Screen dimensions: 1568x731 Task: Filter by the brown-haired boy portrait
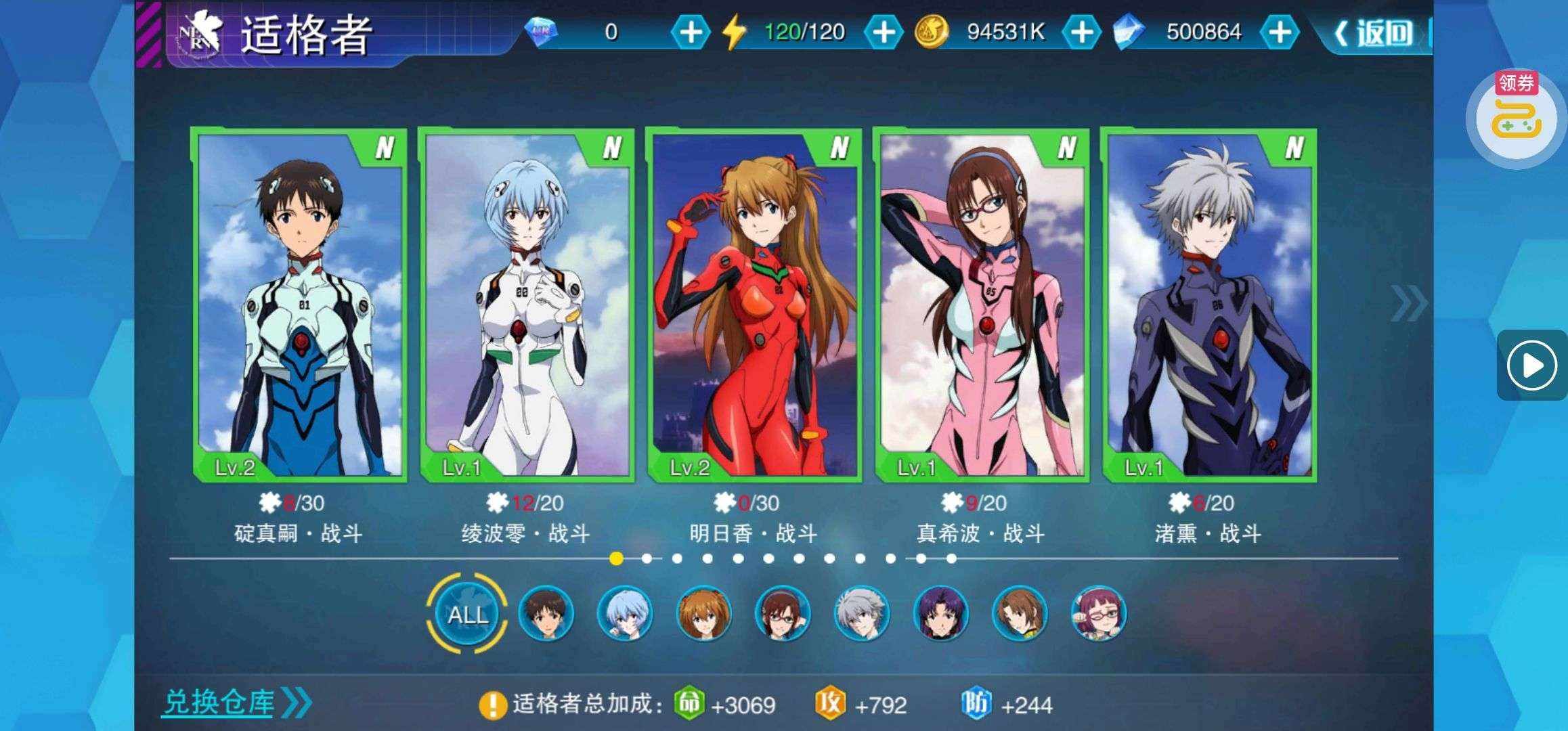546,614
